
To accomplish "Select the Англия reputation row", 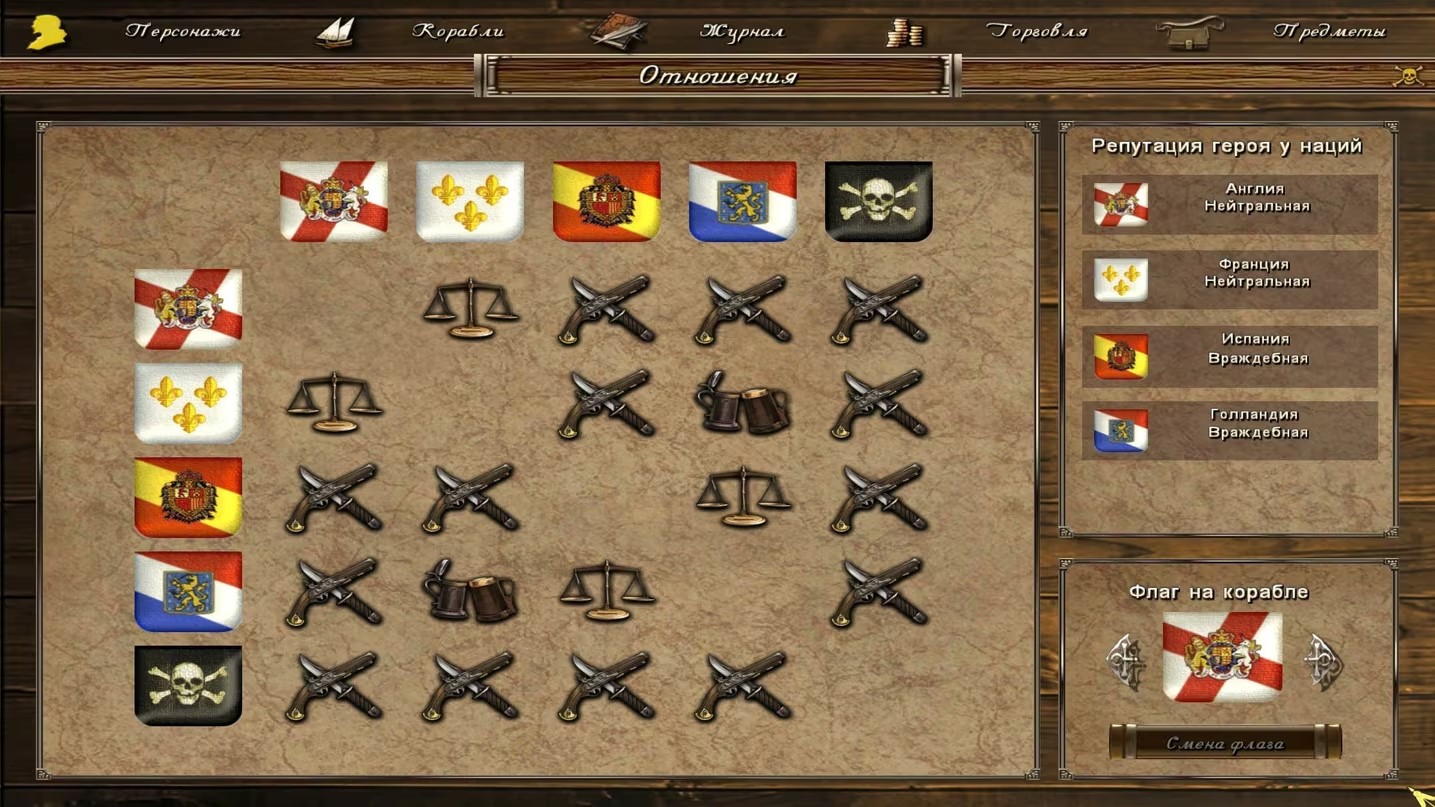I will [1229, 205].
